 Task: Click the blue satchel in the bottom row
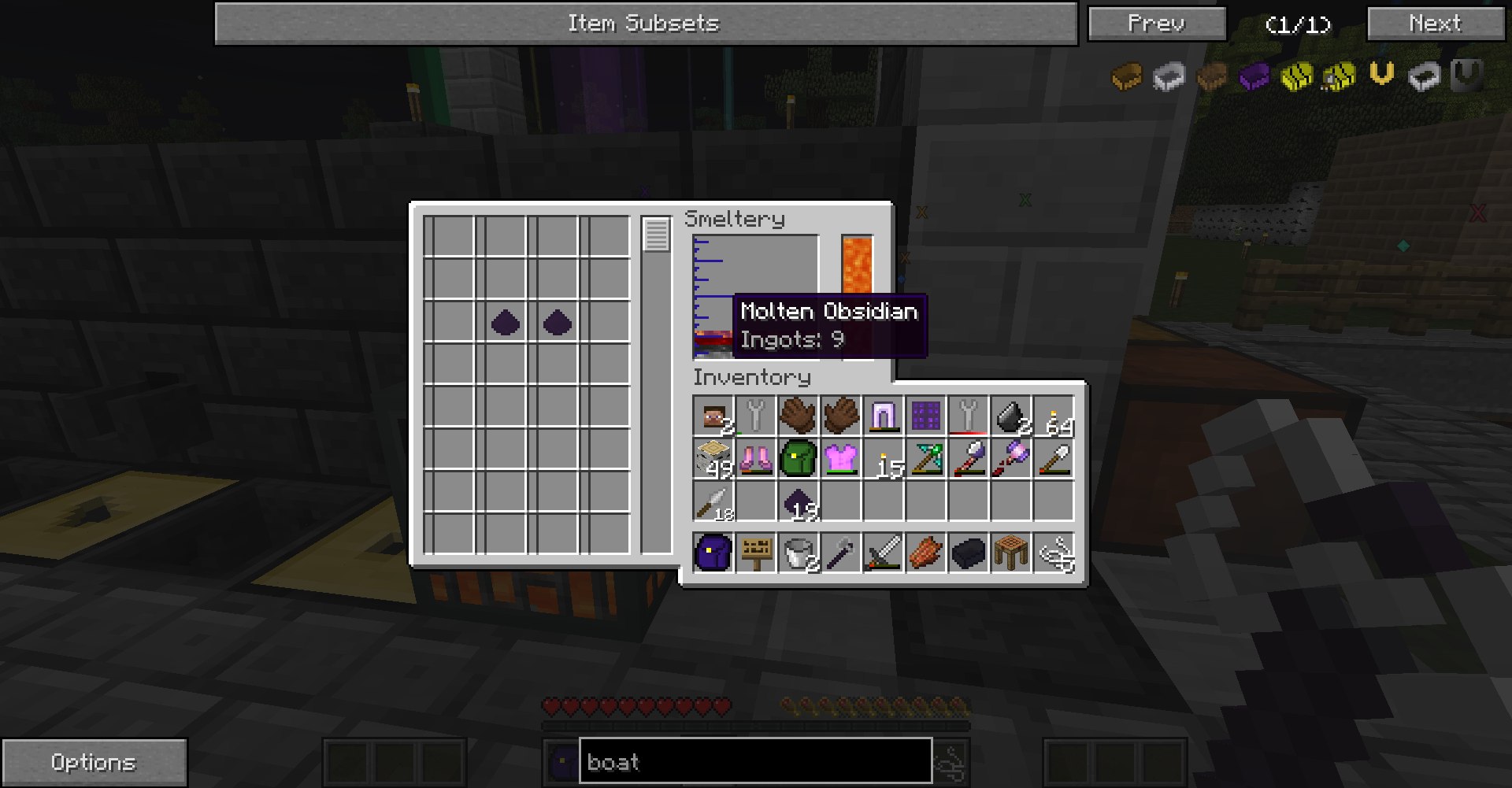(x=713, y=551)
